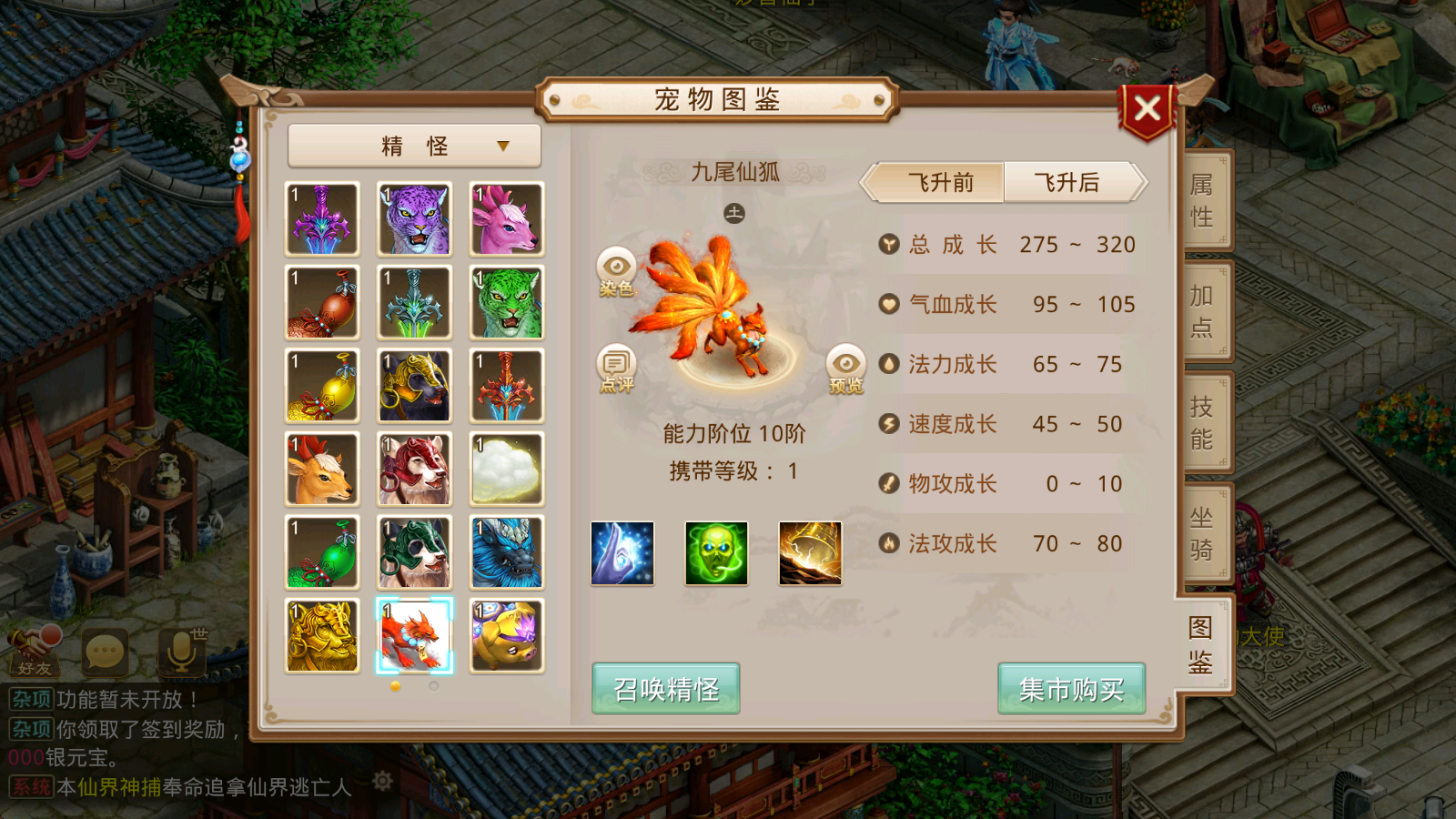
Task: Select the purple tiger pet thumbnail
Action: pos(414,218)
